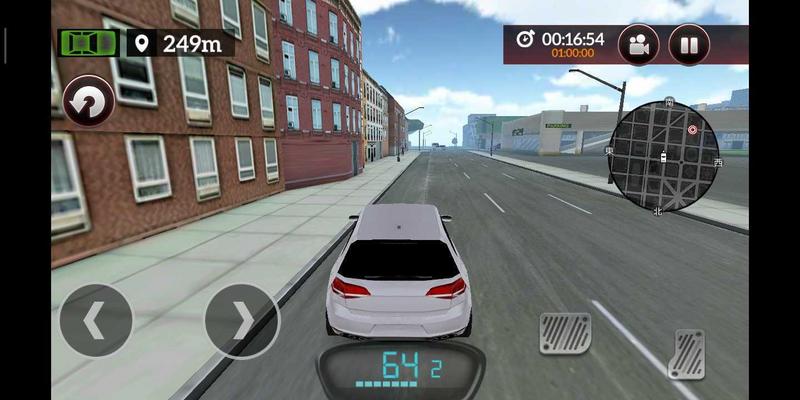Reset the car with the circular arrow button
Screen dimensions: 800x400
(88, 102)
